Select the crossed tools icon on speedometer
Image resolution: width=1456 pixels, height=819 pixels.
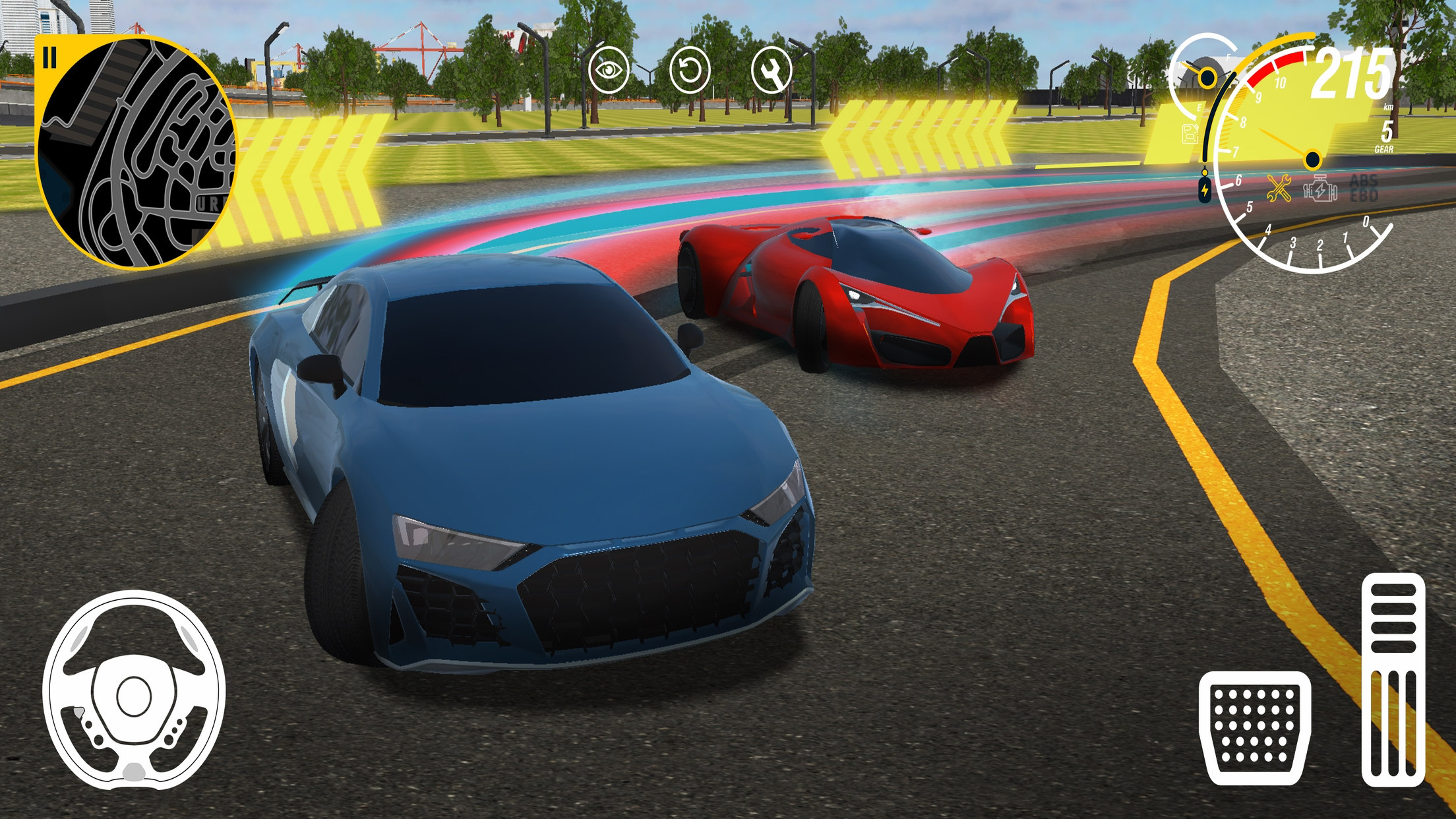[1279, 189]
